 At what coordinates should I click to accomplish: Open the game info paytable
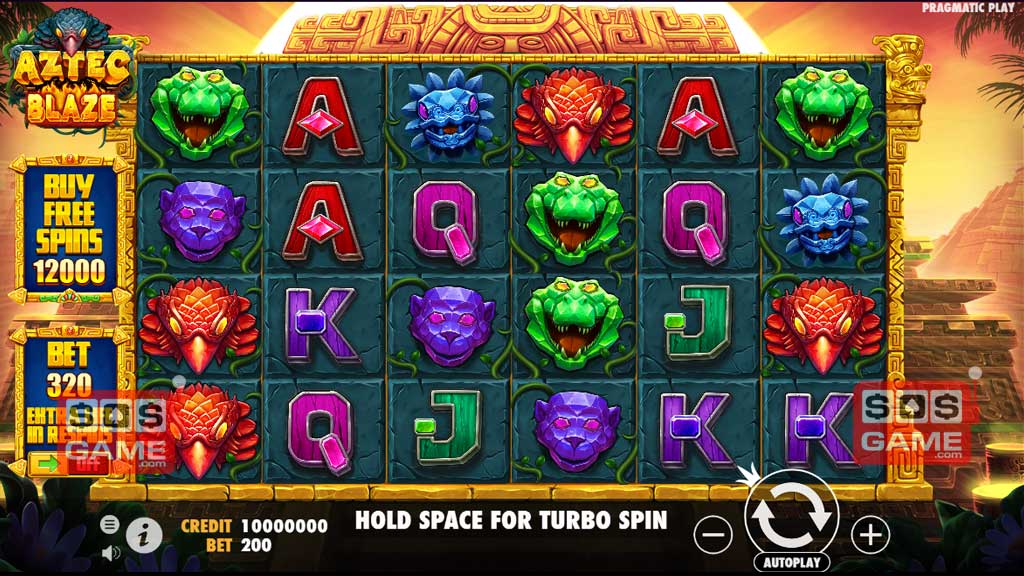[x=145, y=535]
